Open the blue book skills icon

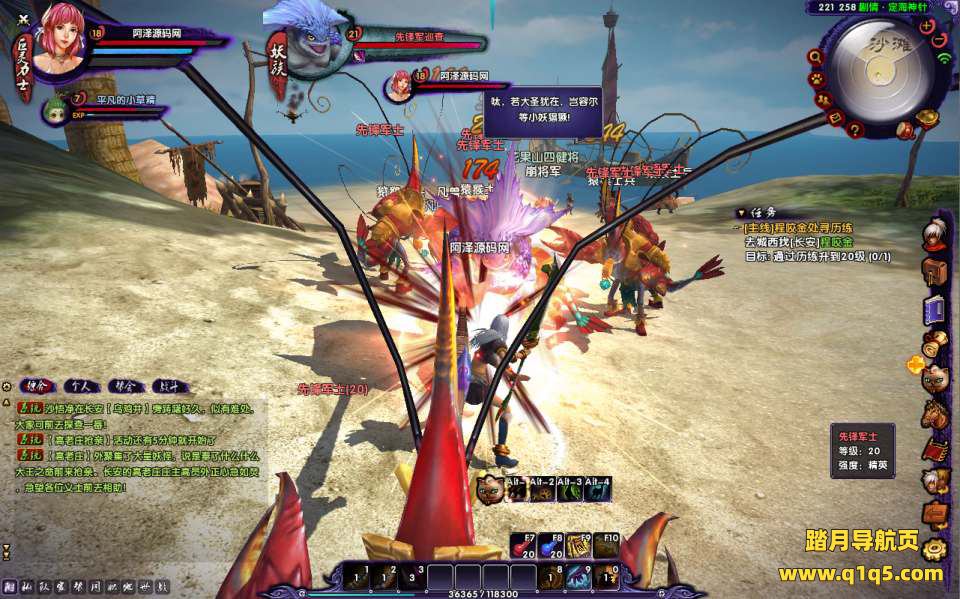point(935,308)
